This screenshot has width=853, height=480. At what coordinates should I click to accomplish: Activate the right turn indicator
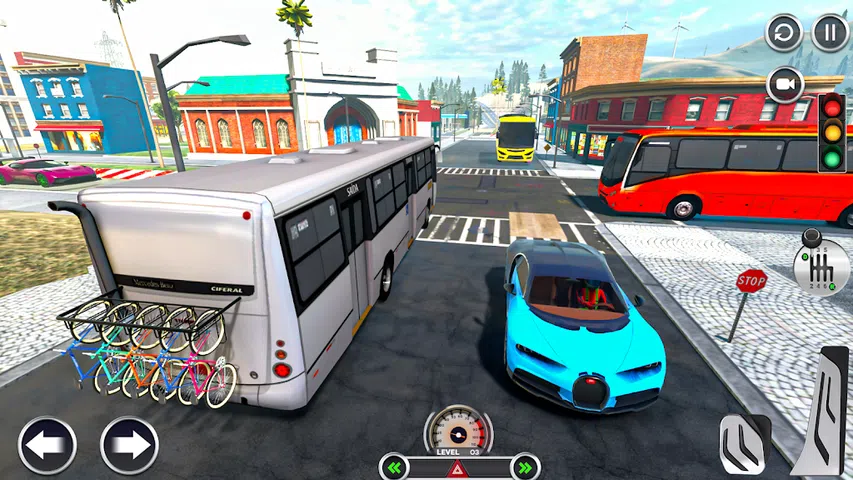[x=522, y=467]
